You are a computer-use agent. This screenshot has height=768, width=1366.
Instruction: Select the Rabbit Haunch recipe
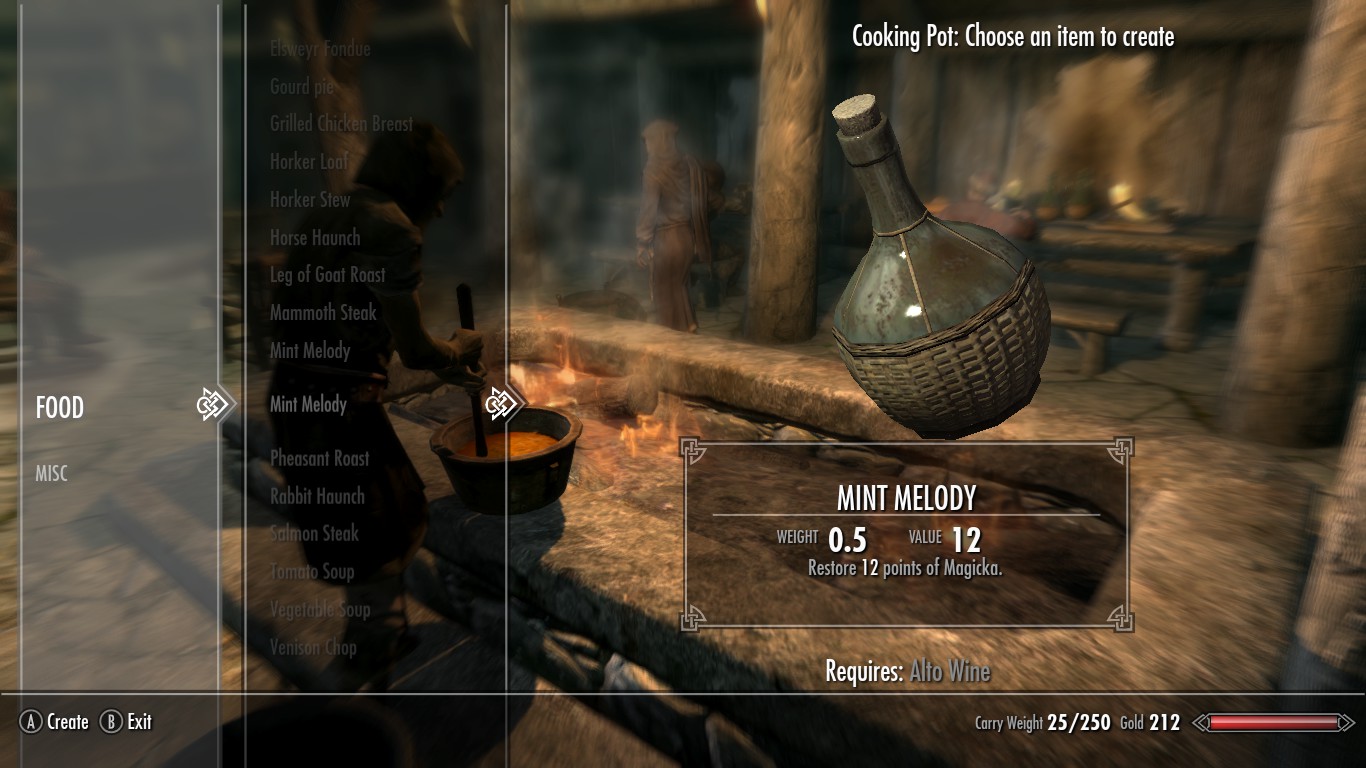317,497
